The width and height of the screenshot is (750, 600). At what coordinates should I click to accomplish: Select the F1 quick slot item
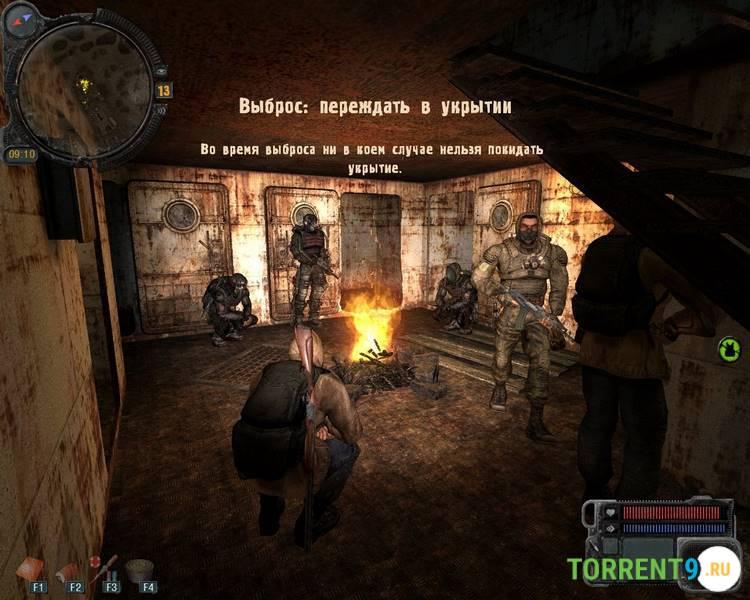[x=30, y=569]
